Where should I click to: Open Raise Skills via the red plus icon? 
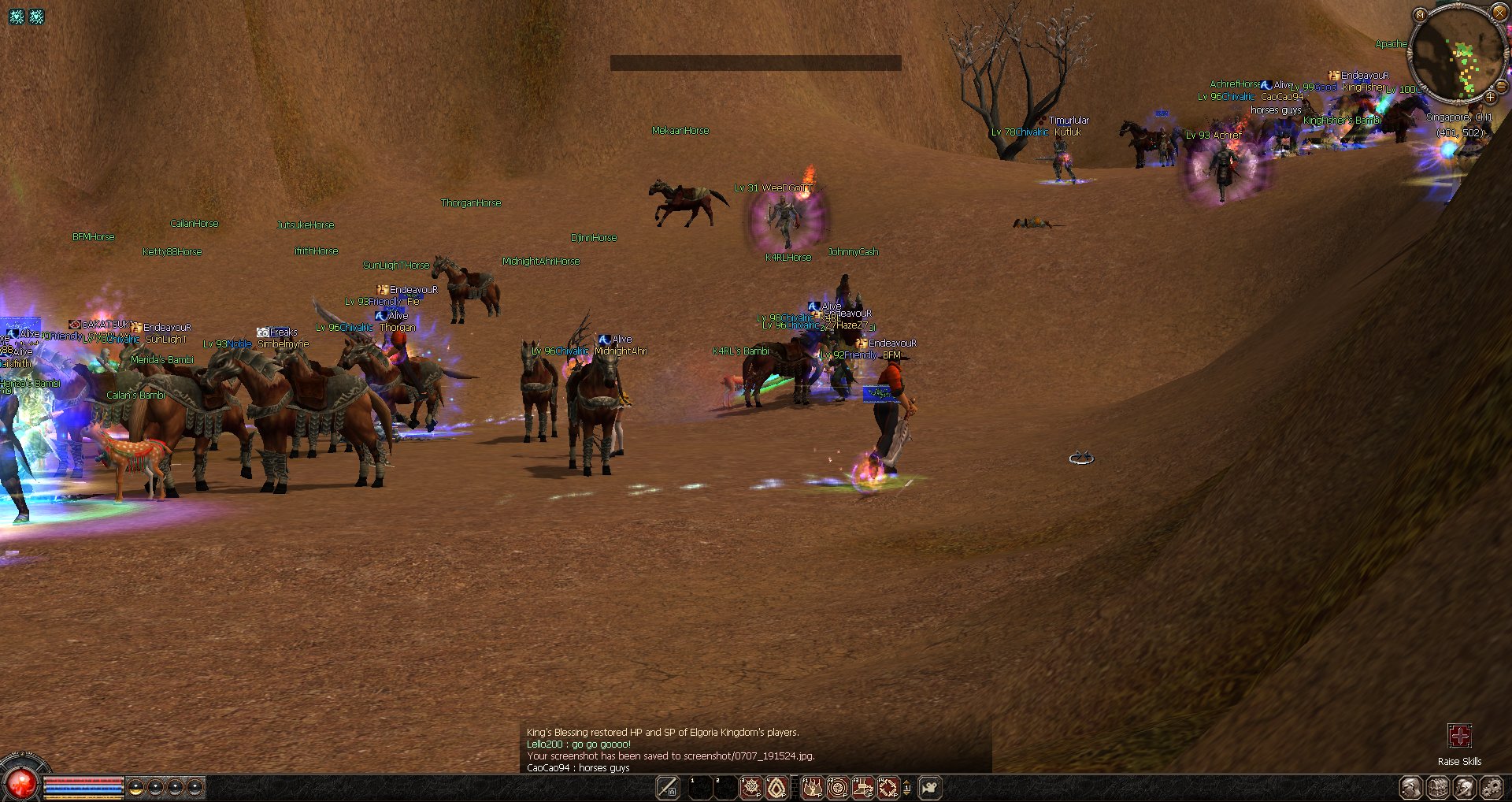click(x=1459, y=736)
